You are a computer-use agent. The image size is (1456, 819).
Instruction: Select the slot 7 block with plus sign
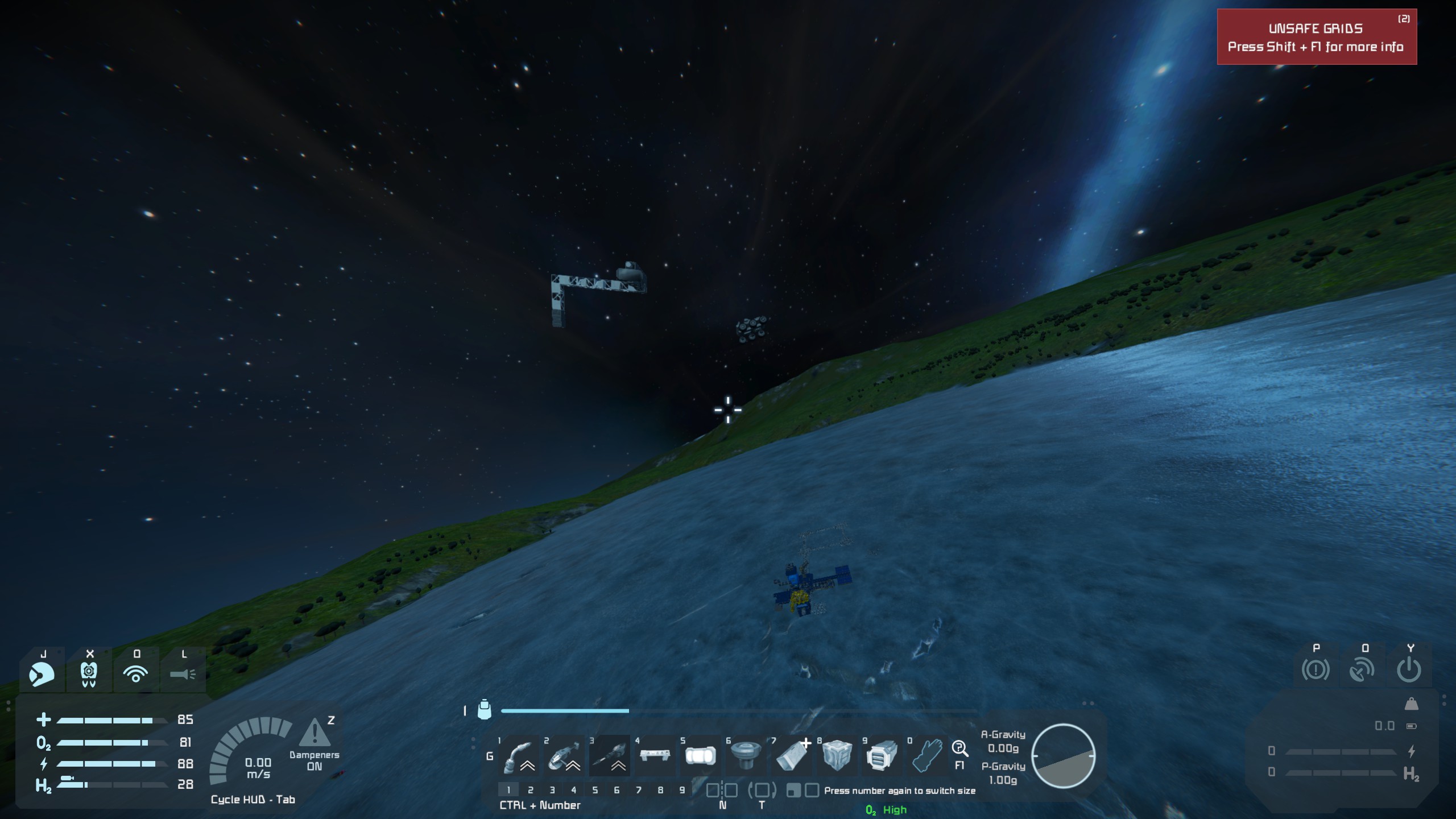[x=791, y=756]
